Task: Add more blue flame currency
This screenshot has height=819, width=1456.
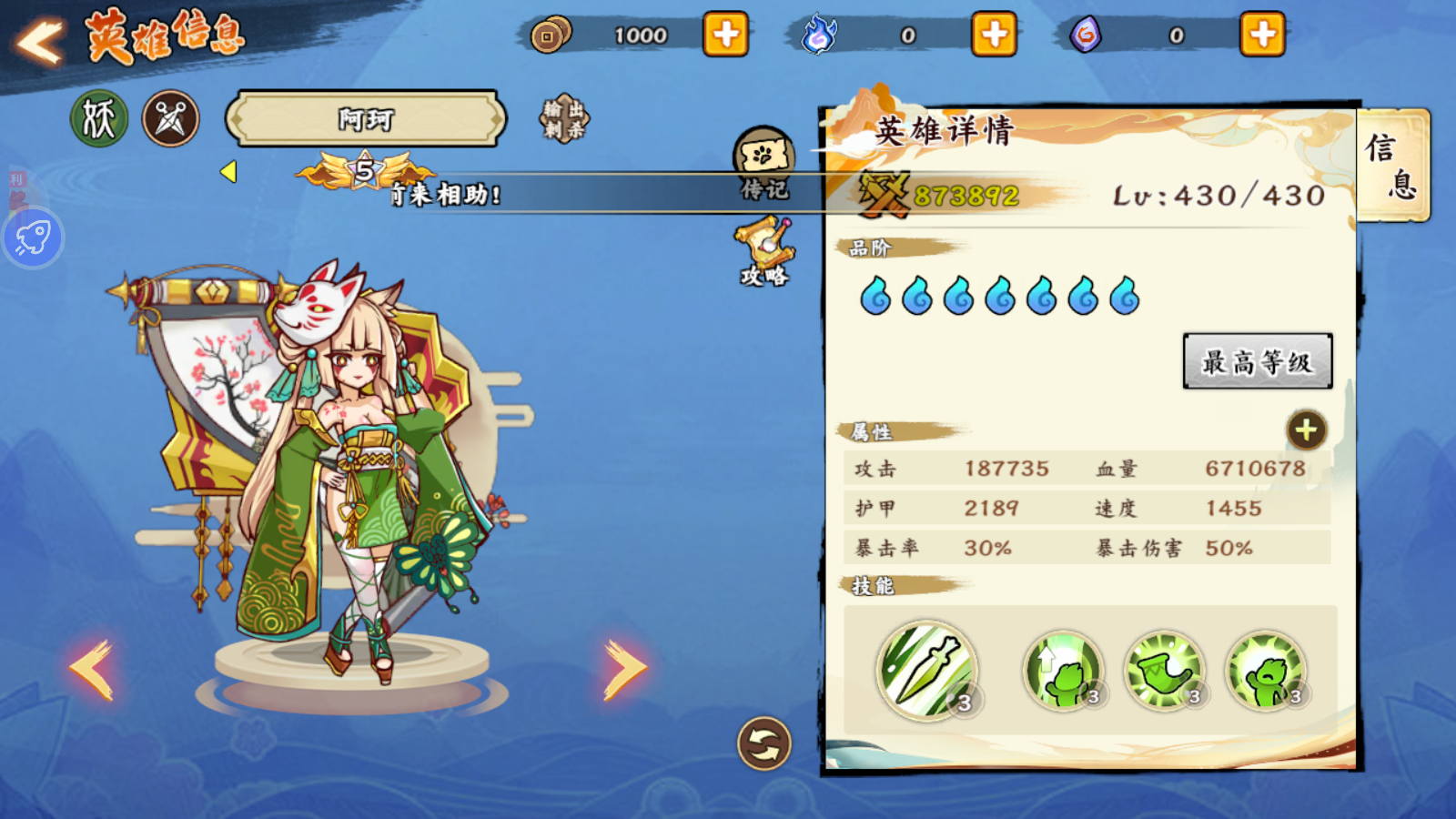Action: 994,35
